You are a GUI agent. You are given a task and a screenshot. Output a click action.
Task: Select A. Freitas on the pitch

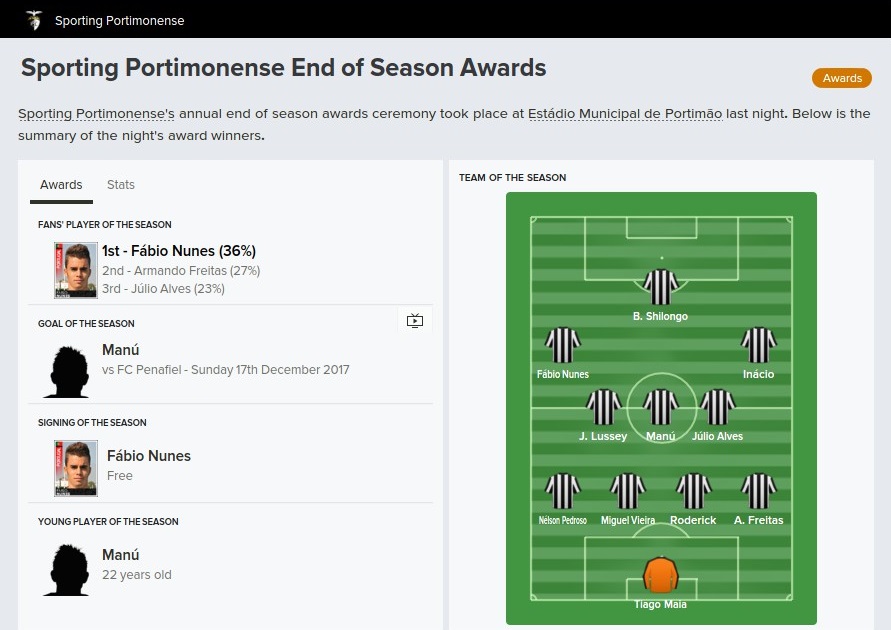coord(758,492)
